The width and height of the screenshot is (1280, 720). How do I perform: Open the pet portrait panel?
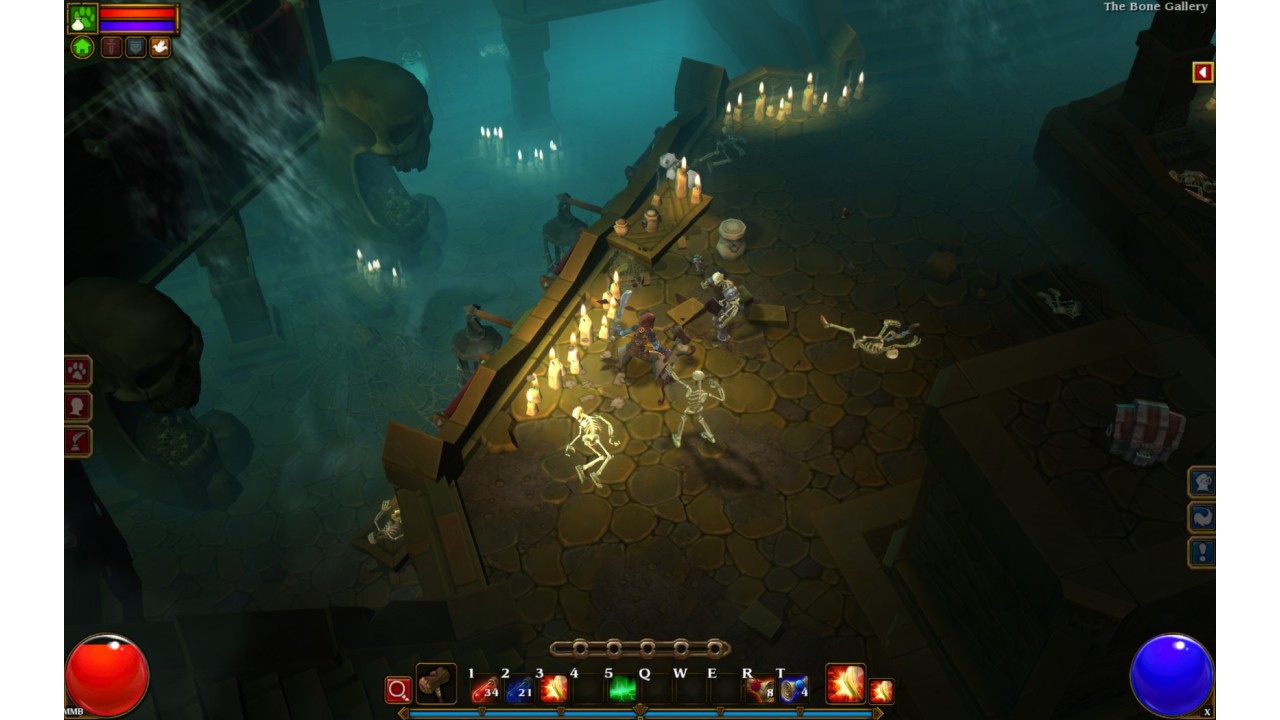82,18
